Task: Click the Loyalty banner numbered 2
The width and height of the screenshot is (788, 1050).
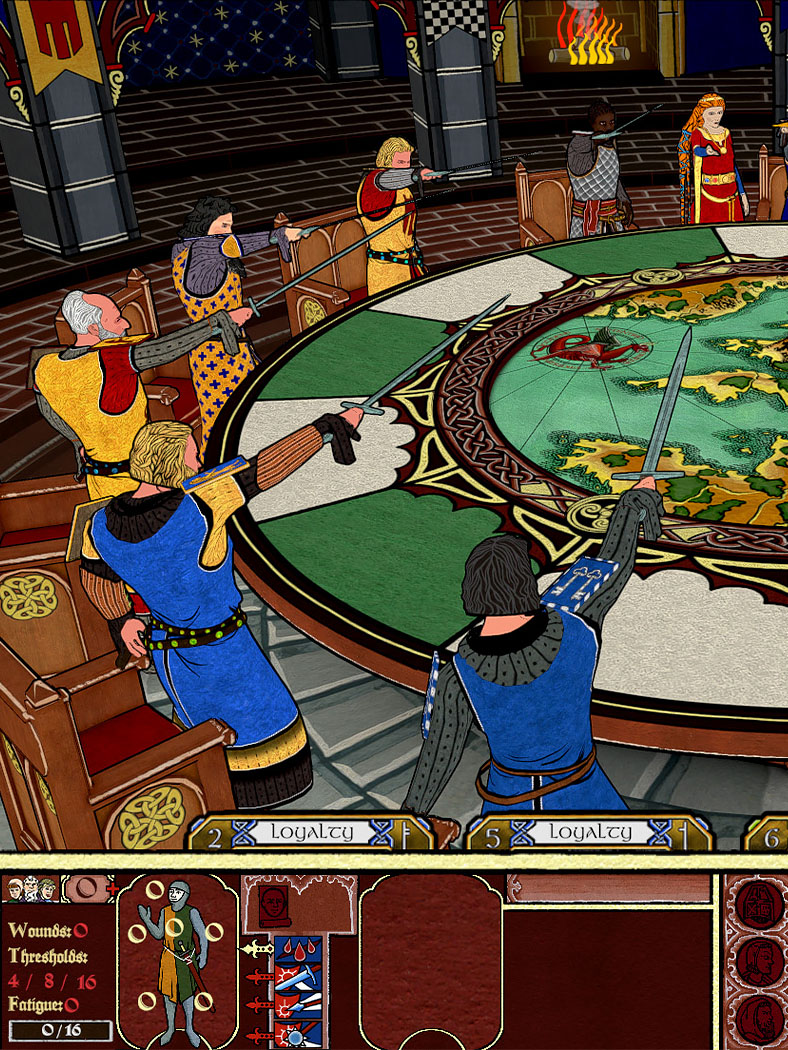Action: [x=312, y=833]
